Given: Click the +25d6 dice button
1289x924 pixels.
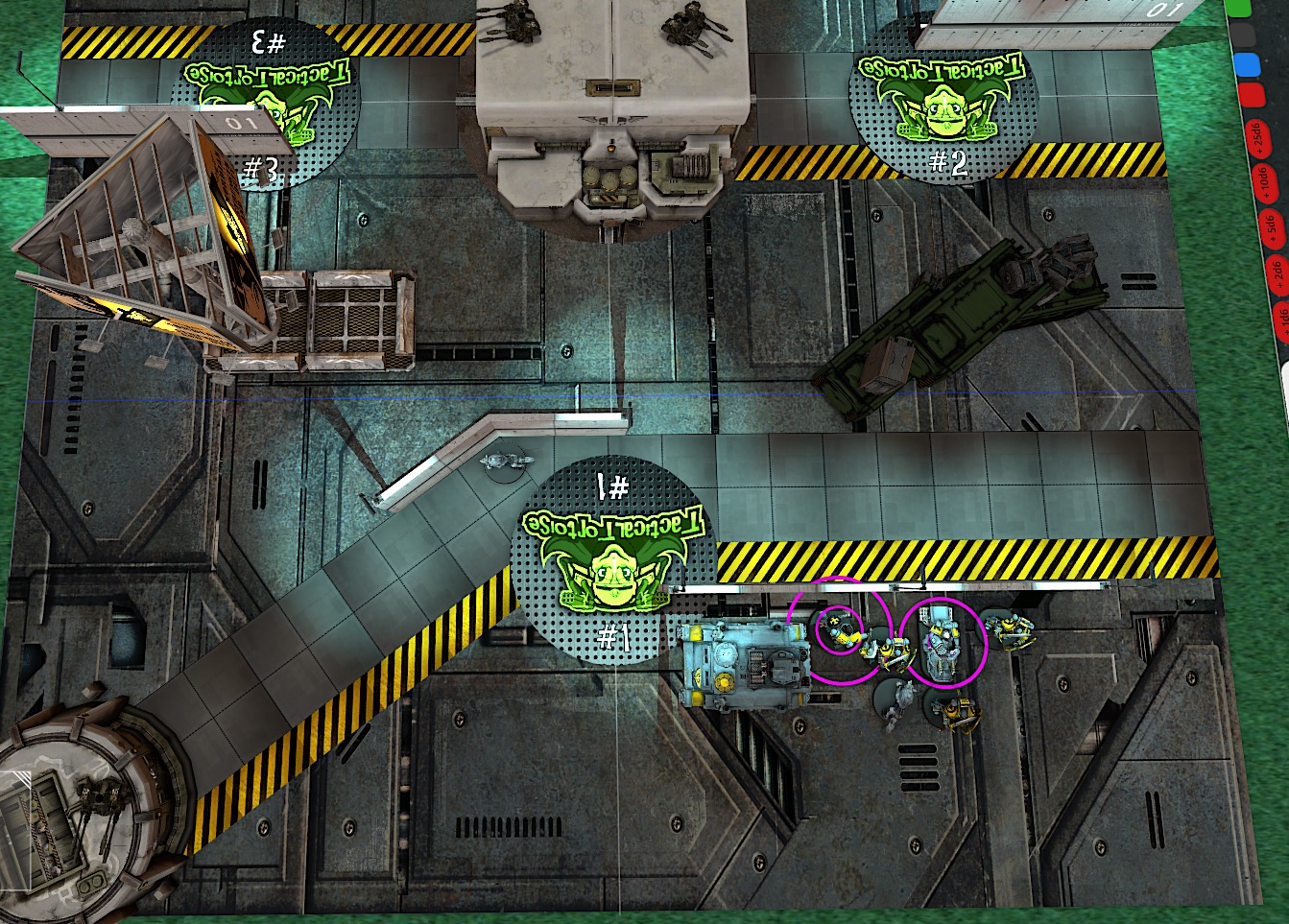Looking at the screenshot, I should pos(1258,138).
